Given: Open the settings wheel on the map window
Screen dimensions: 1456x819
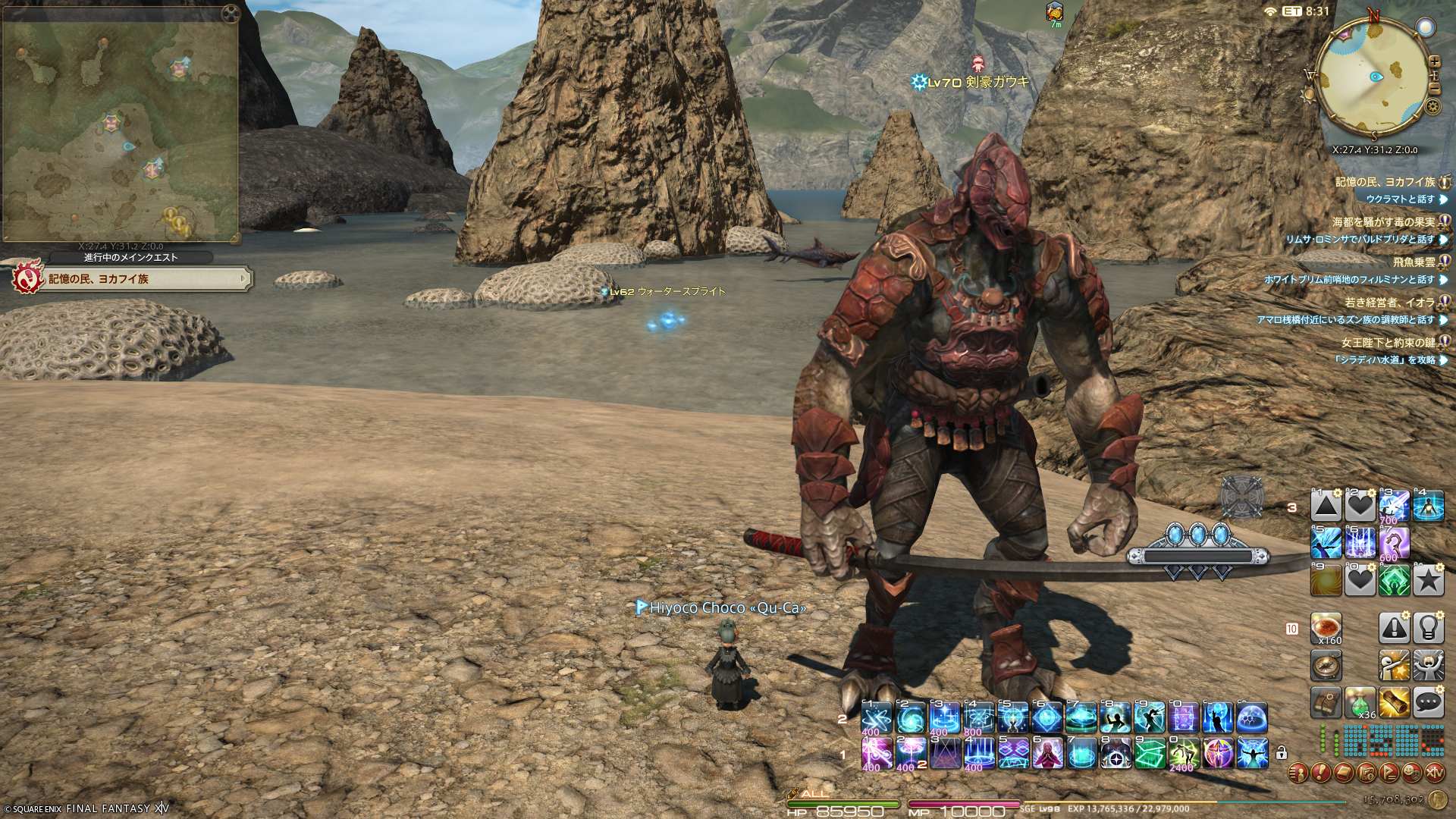Looking at the screenshot, I should point(230,14).
